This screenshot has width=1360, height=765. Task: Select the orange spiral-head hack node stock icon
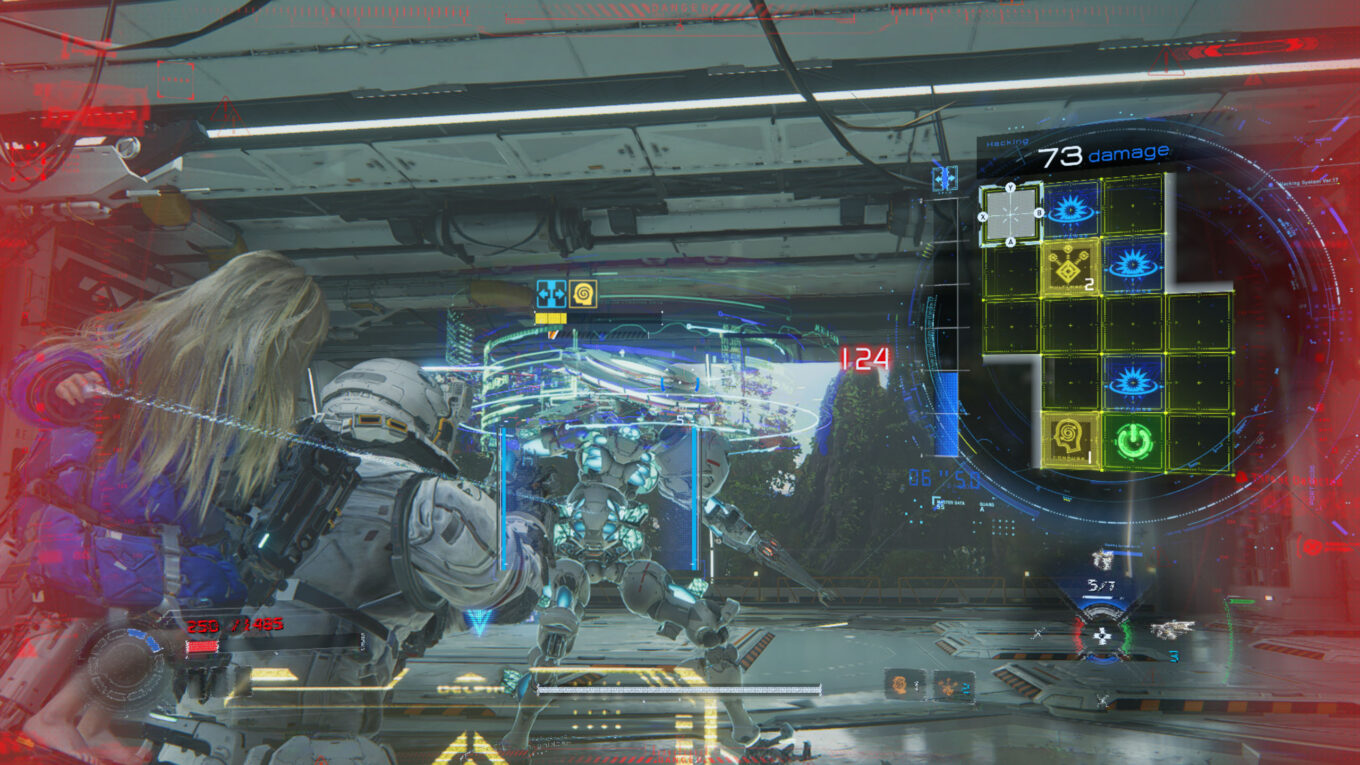[902, 685]
